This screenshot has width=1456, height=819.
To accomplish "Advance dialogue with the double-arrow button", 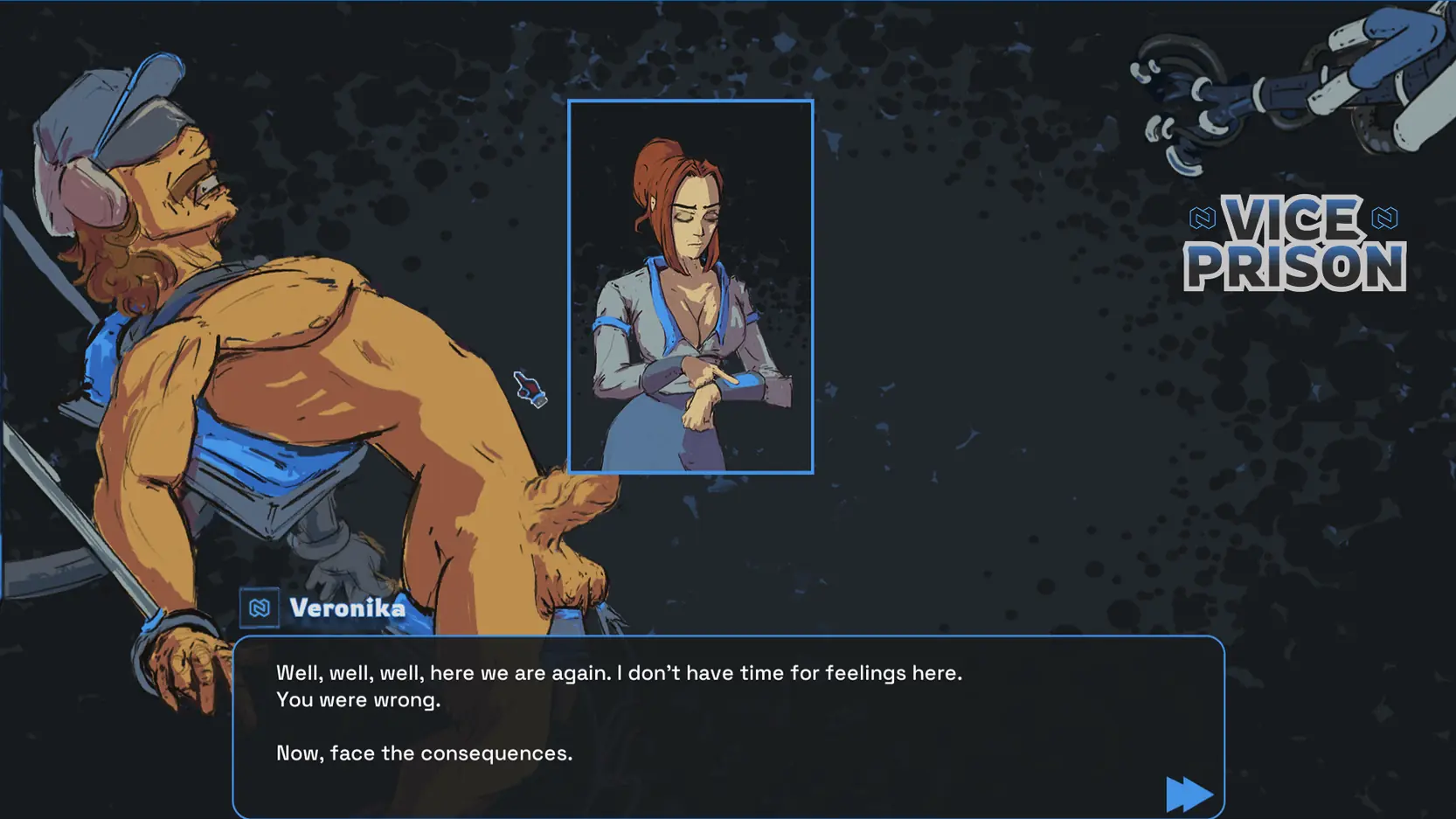I will click(x=1188, y=794).
